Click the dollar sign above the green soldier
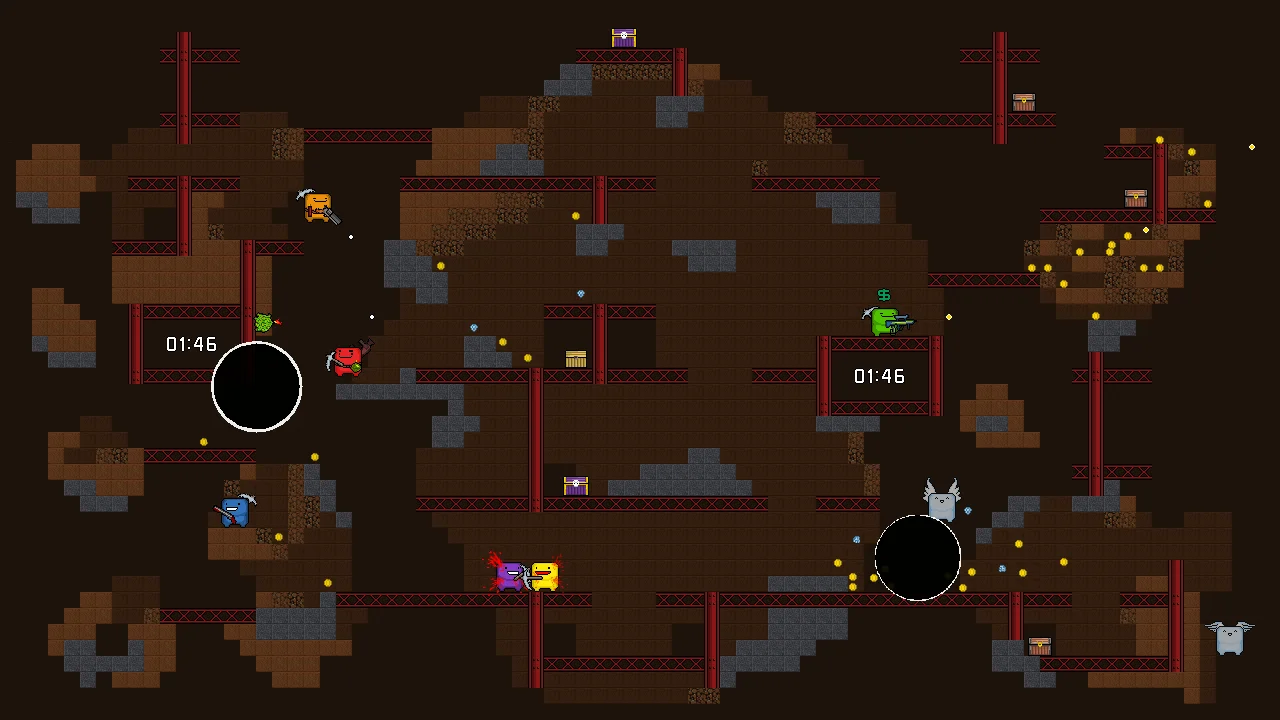This screenshot has height=720, width=1280. [883, 295]
